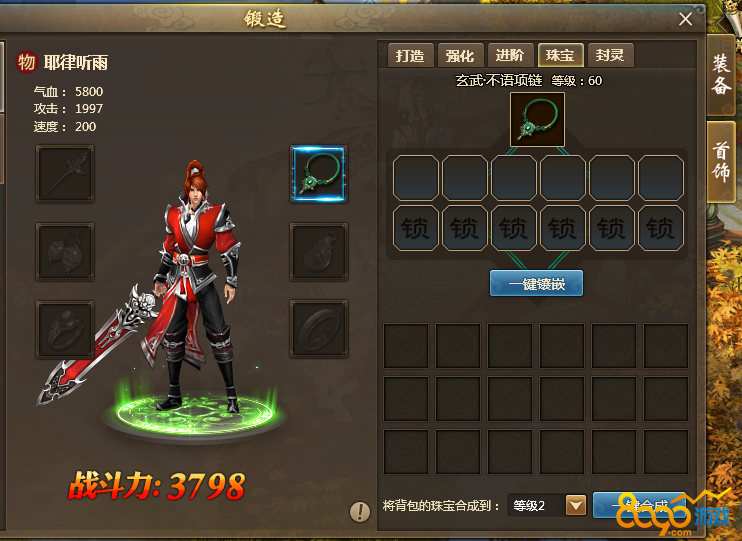742x541 pixels.
Task: Select the empty bracelet equipment slot
Action: click(318, 328)
